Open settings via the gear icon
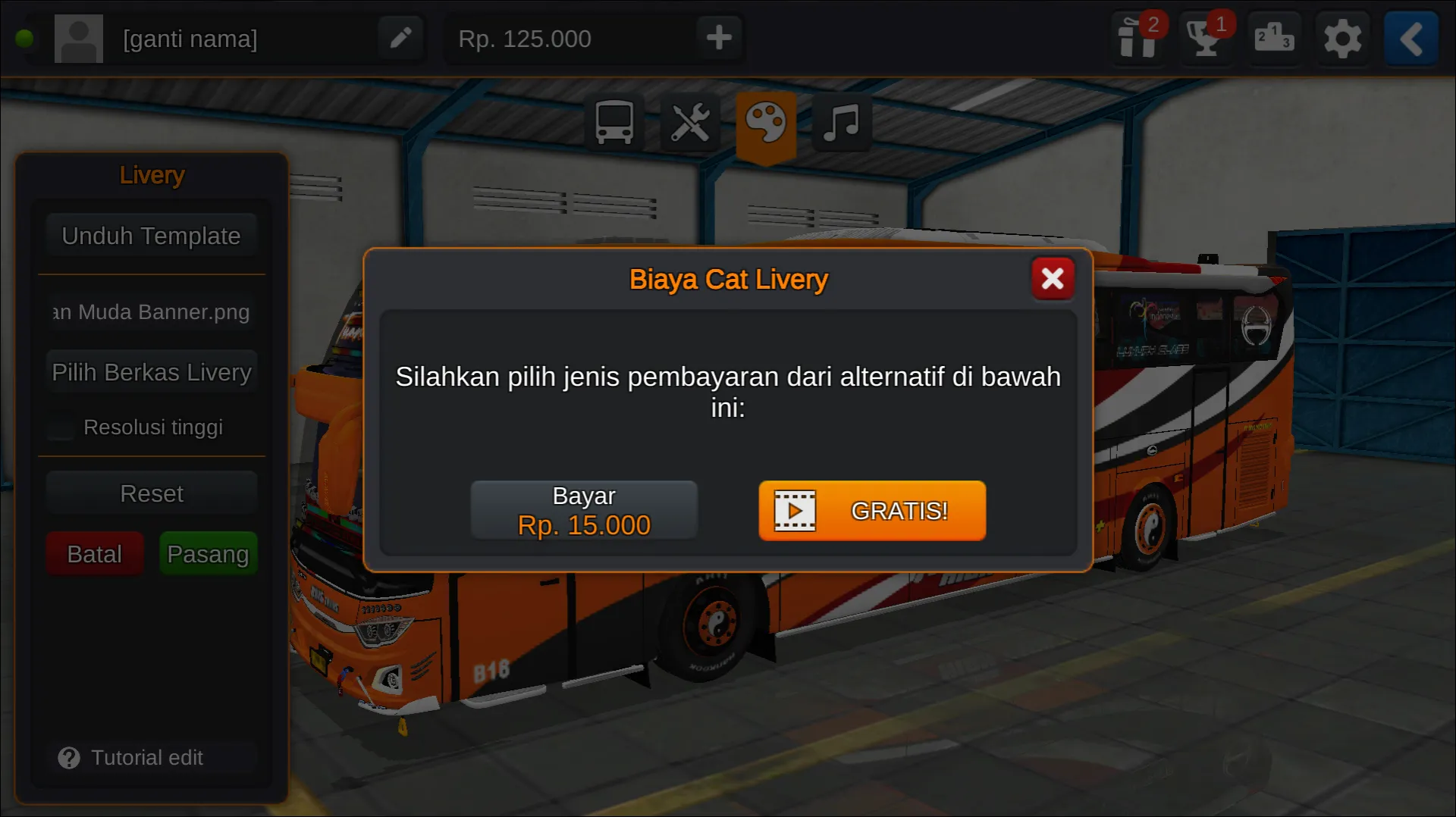Image resolution: width=1456 pixels, height=817 pixels. (1342, 38)
